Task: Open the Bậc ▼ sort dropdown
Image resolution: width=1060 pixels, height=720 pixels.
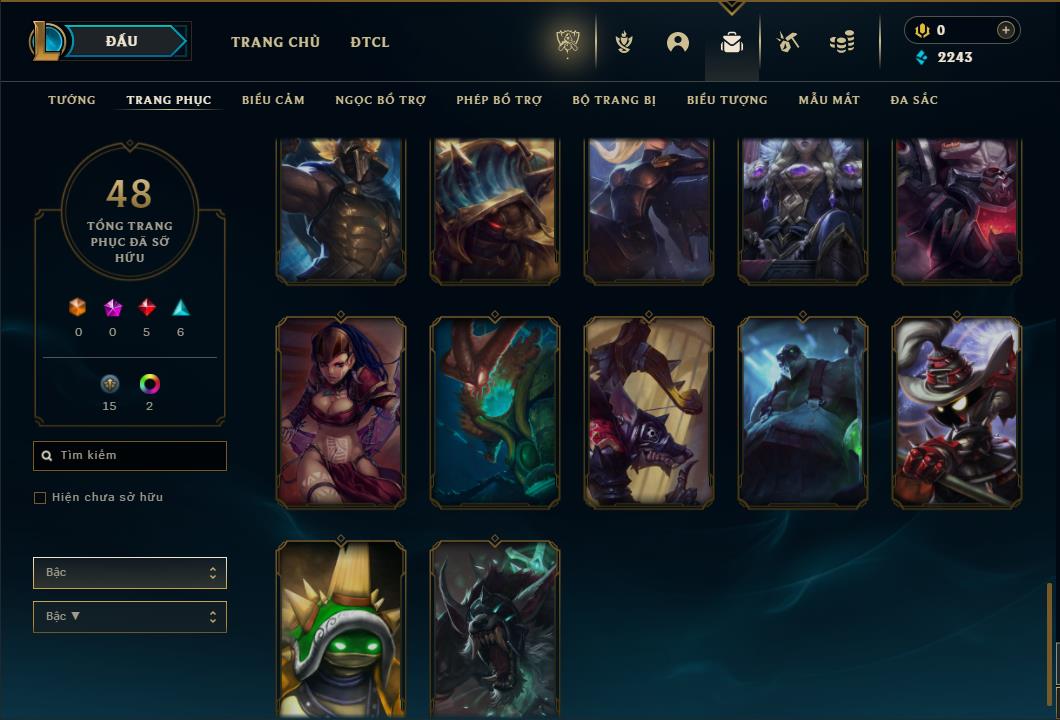Action: tap(130, 617)
